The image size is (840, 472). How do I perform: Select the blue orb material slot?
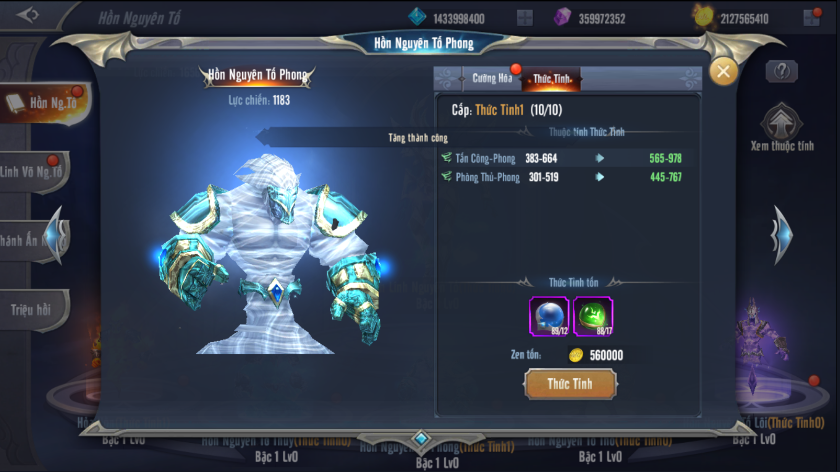click(548, 316)
